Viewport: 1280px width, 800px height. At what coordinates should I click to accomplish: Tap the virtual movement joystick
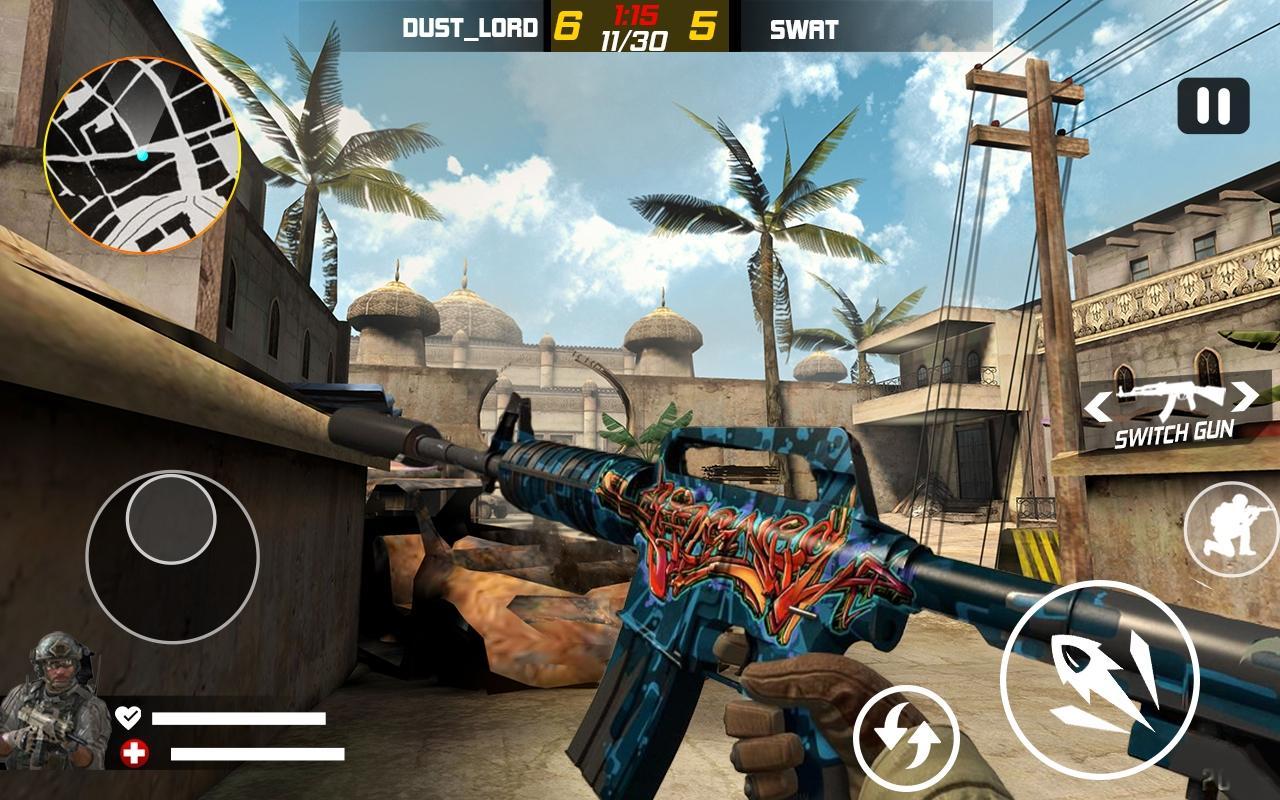pyautogui.click(x=172, y=557)
